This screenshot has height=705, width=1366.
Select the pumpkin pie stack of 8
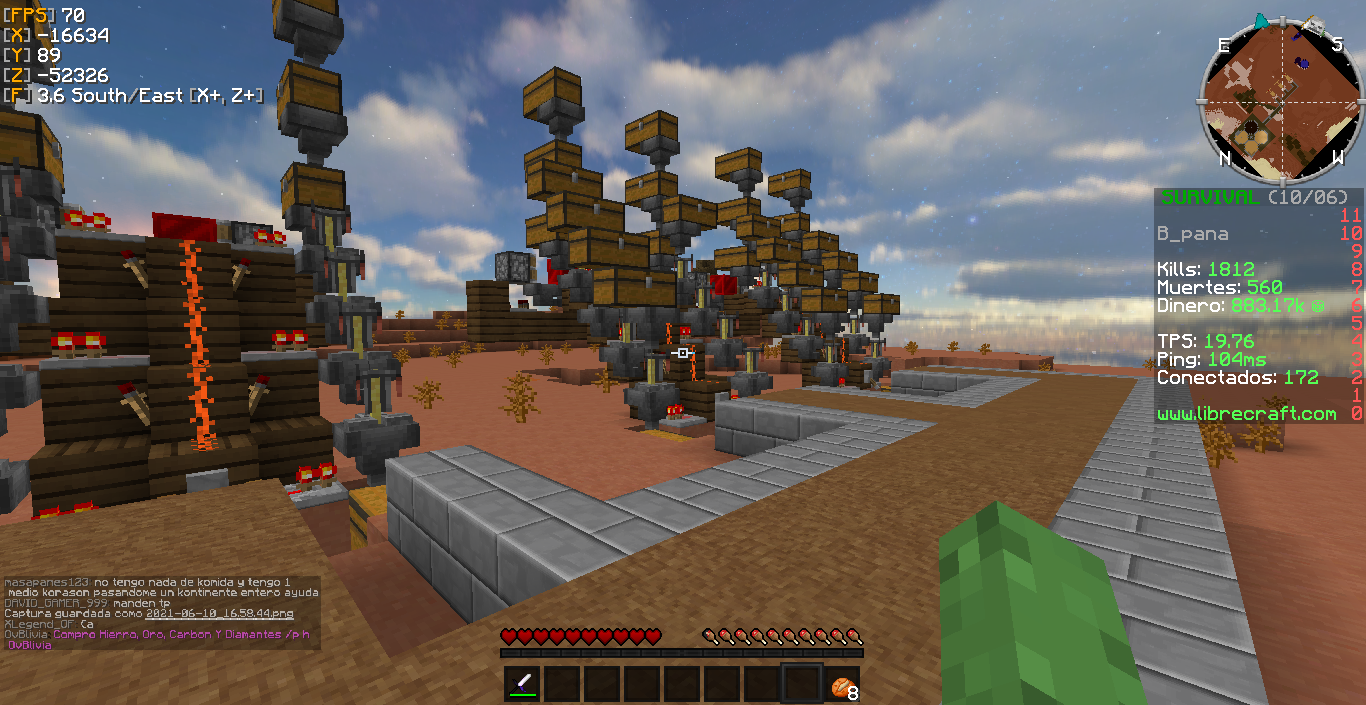click(842, 685)
